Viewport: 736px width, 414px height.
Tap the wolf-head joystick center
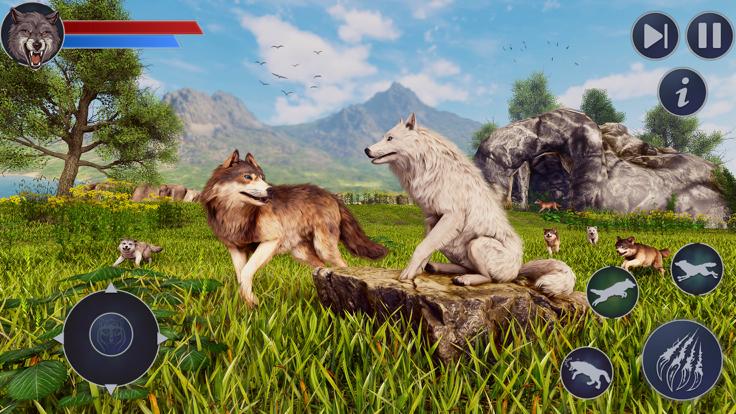tap(111, 335)
